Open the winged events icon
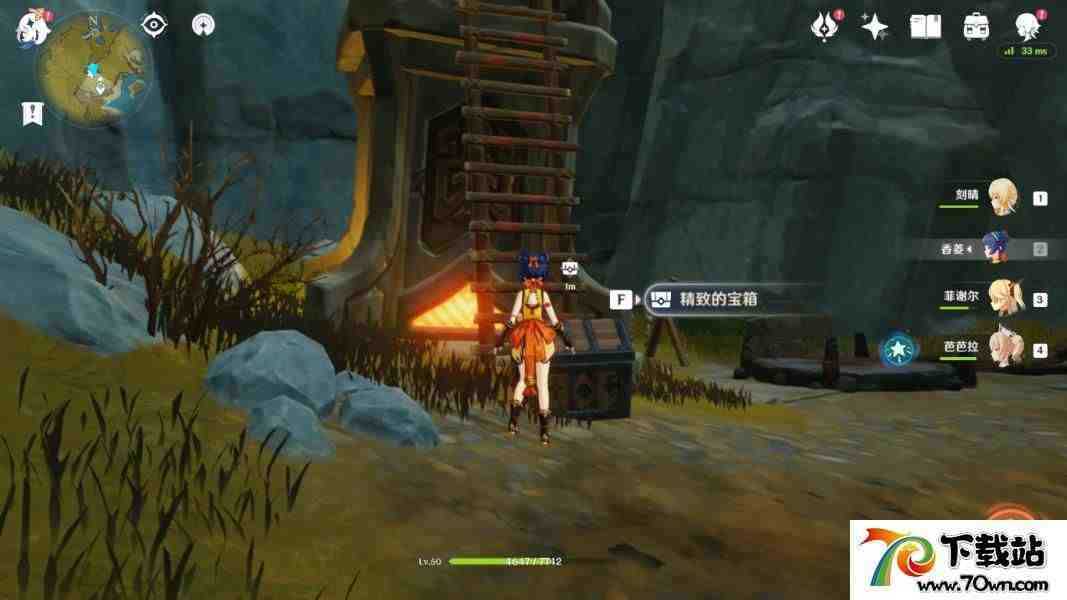 (825, 27)
